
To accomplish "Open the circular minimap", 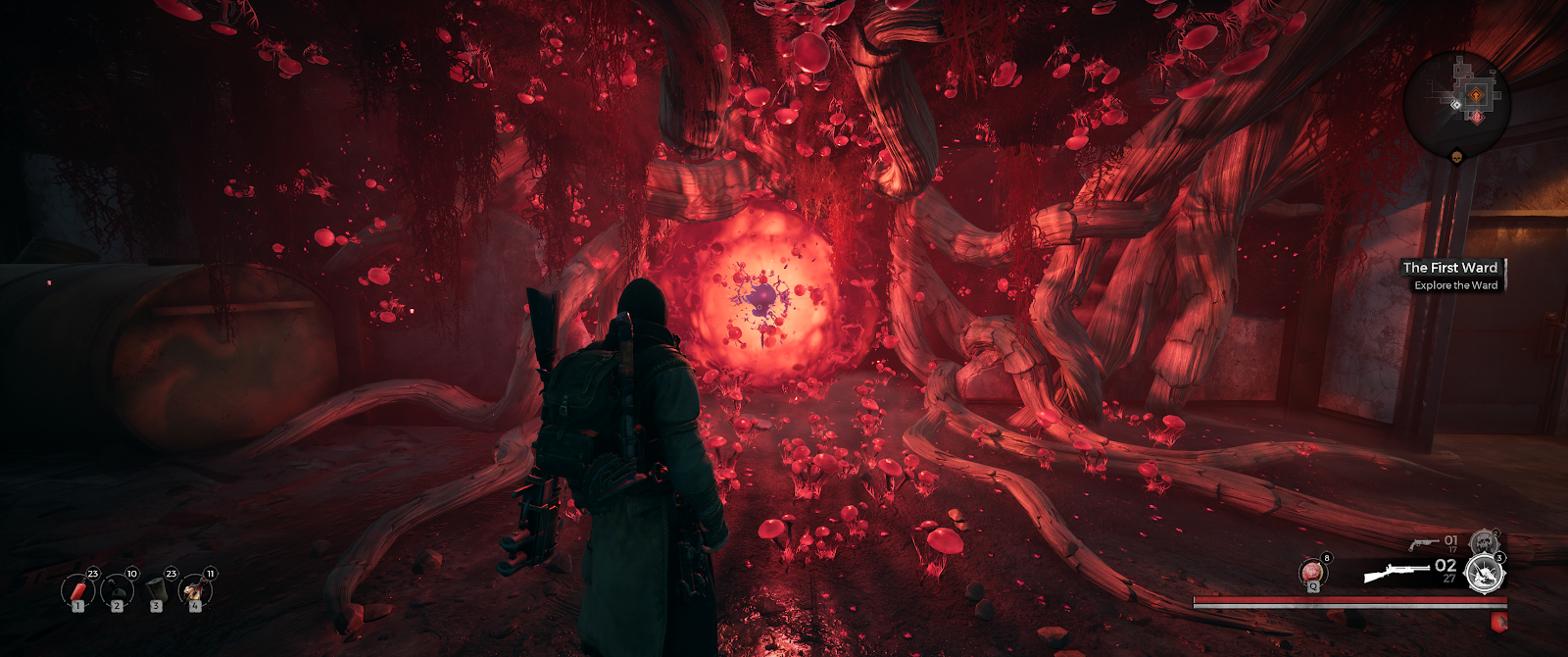I will (1456, 103).
